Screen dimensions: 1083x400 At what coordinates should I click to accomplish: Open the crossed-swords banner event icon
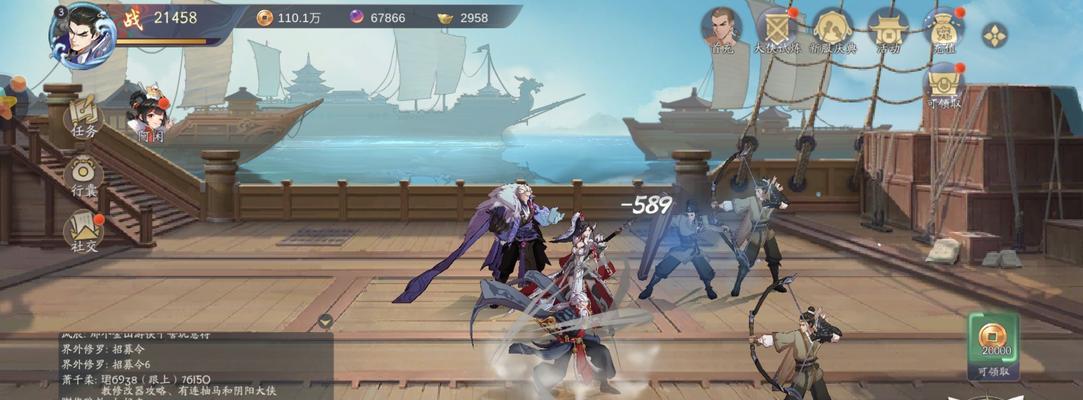[x=777, y=30]
